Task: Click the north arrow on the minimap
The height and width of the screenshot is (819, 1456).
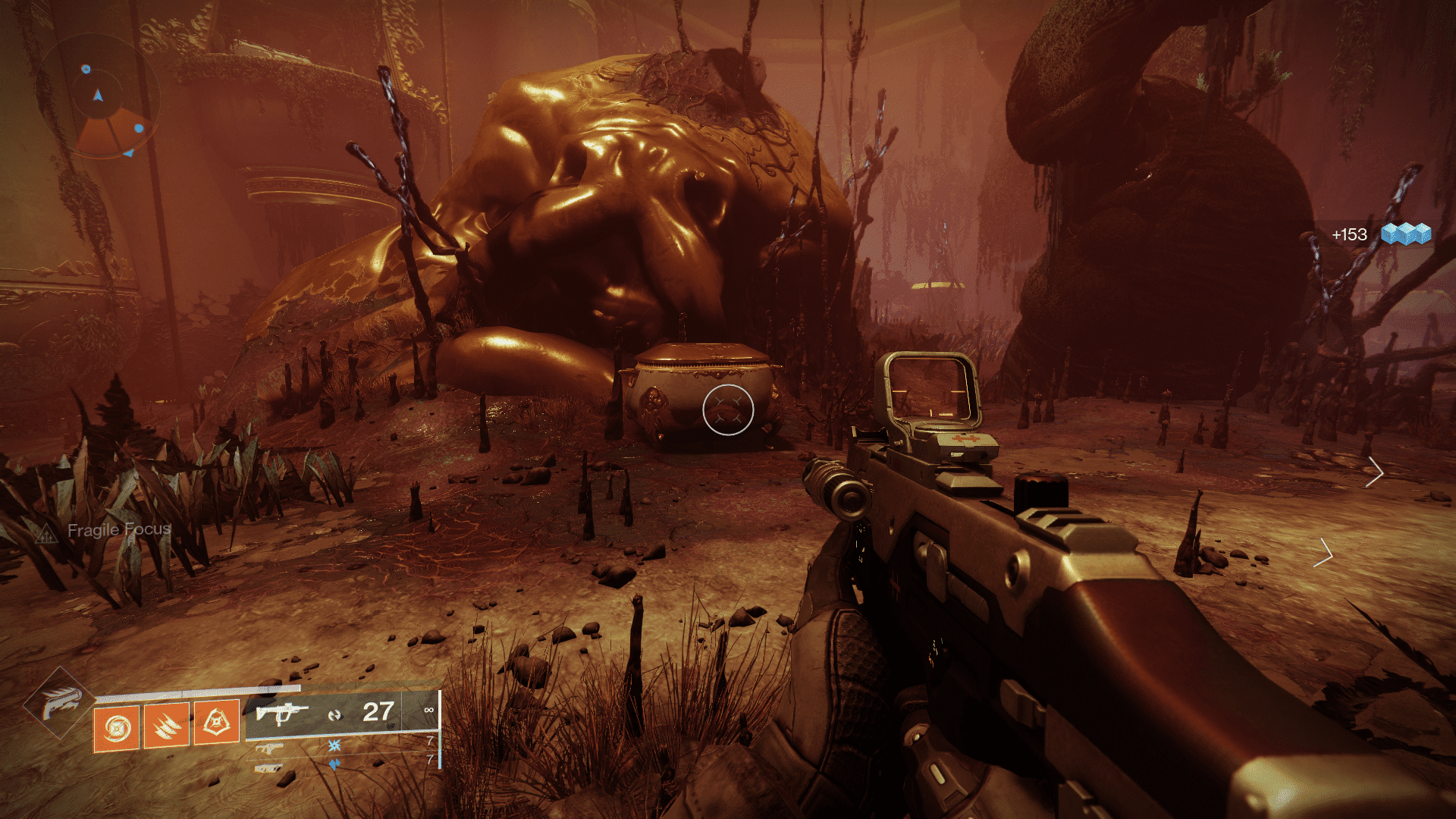Action: click(x=97, y=95)
